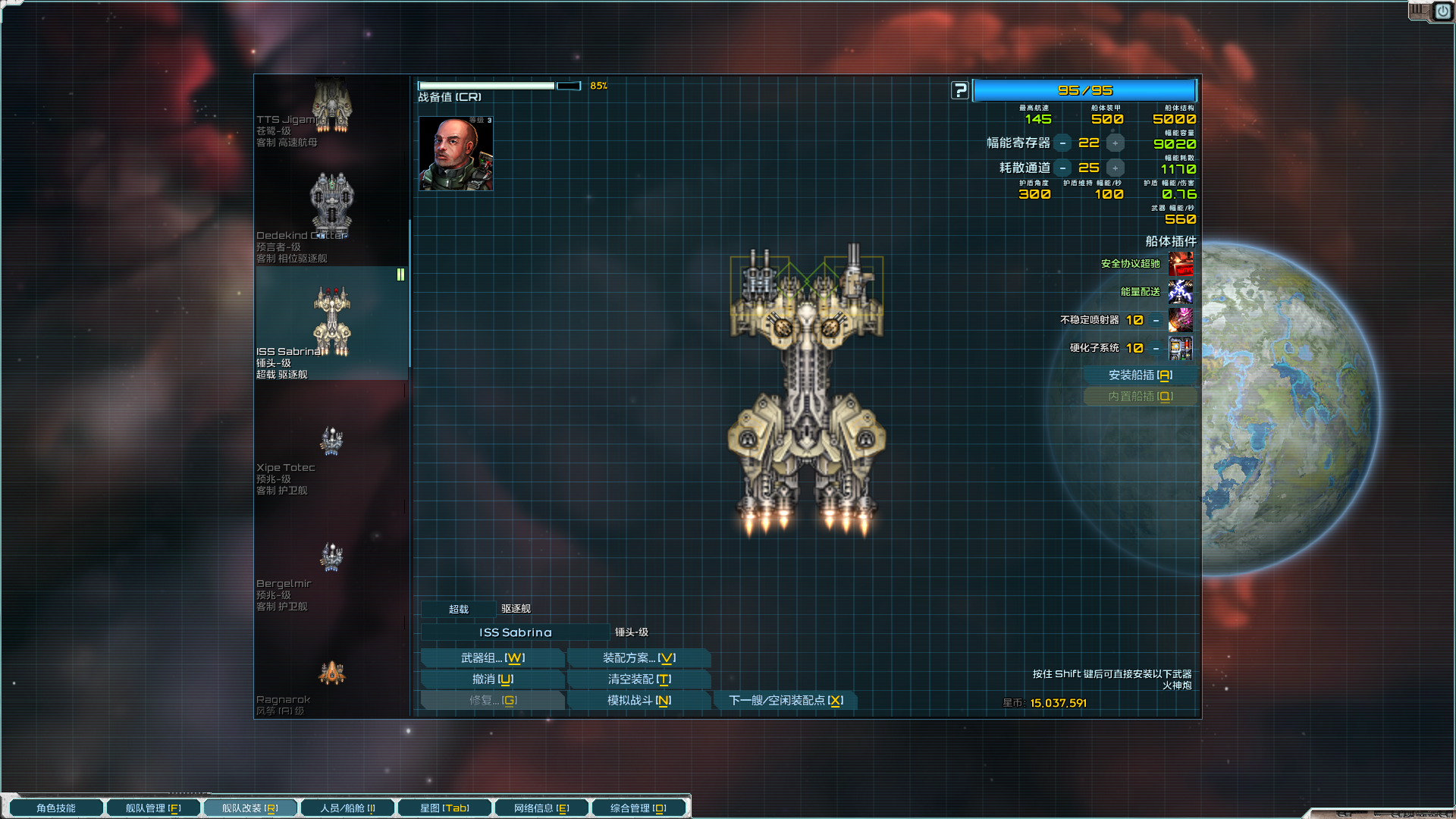The width and height of the screenshot is (1456, 819).
Task: Open help via the ? icon
Action: [x=959, y=89]
